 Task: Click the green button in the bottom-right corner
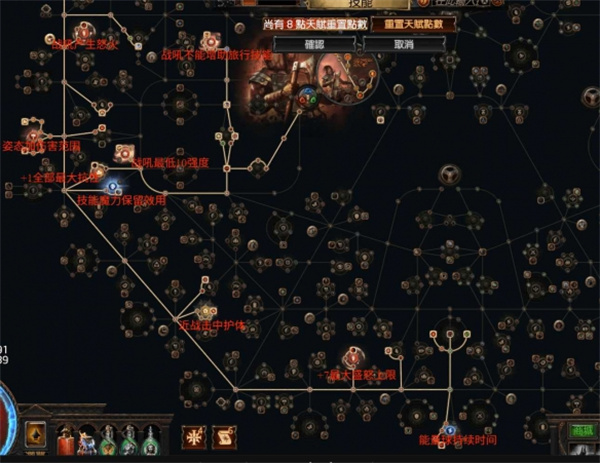pos(581,431)
